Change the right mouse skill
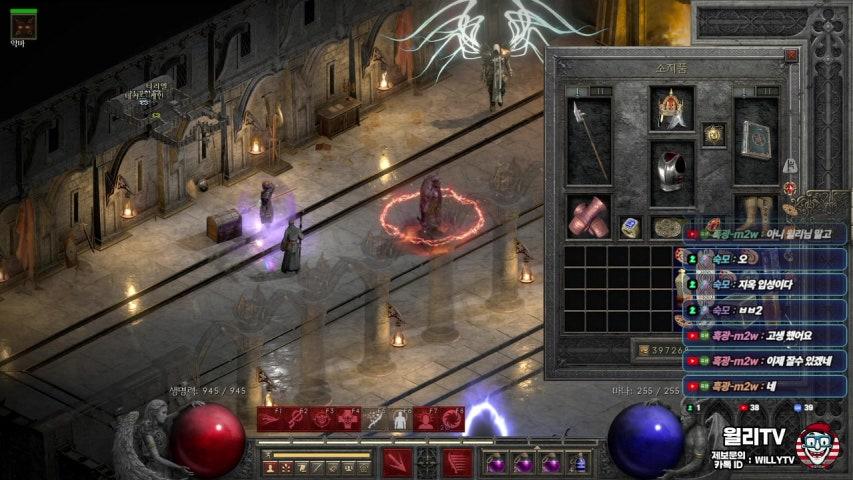 click(458, 462)
